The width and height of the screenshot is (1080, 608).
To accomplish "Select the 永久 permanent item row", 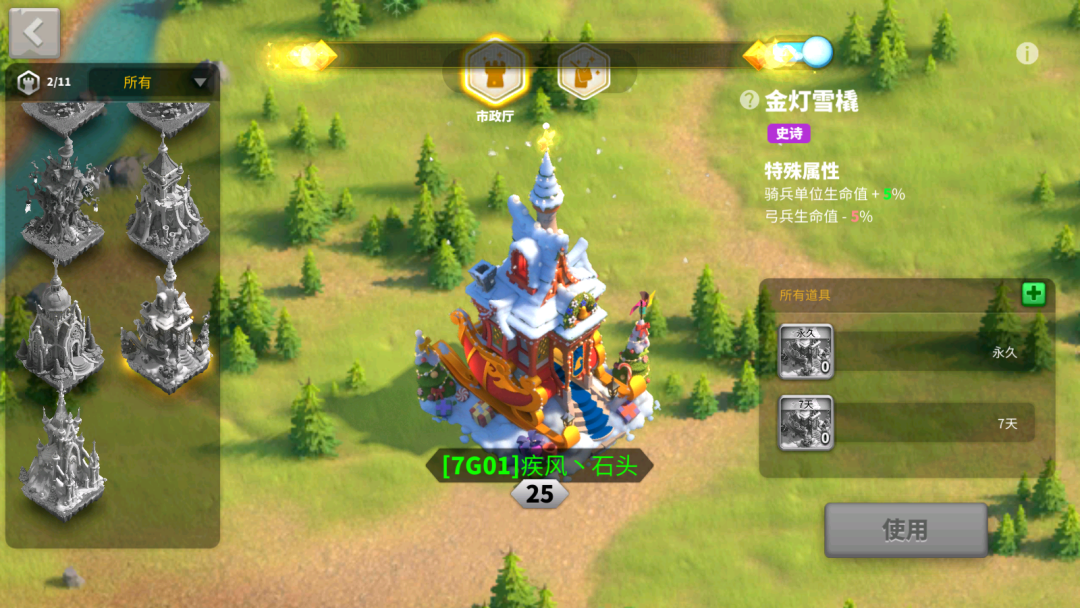I will coord(905,352).
